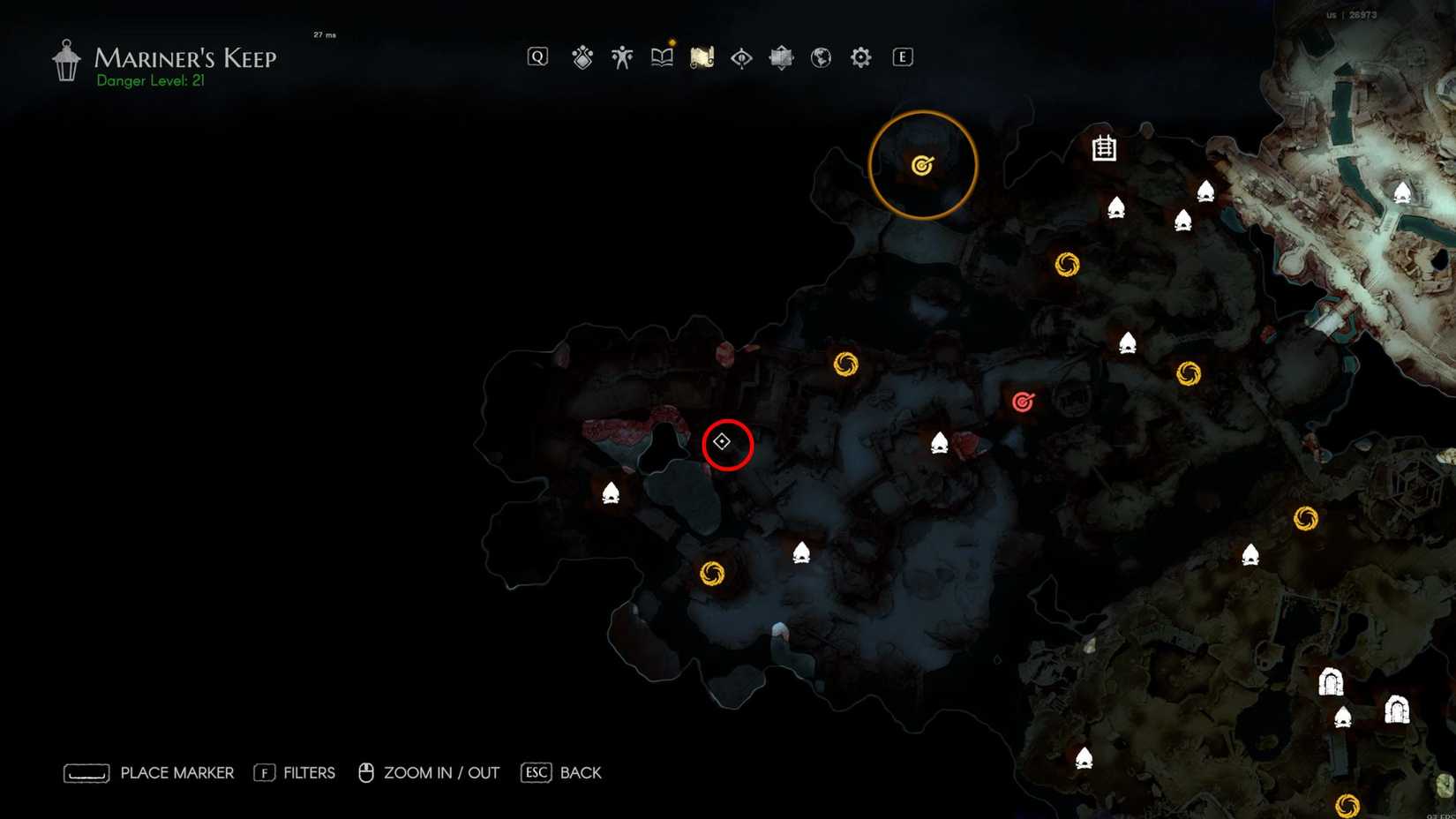Select the white landmark tent icon on the left
The image size is (1456, 819).
coord(612,492)
